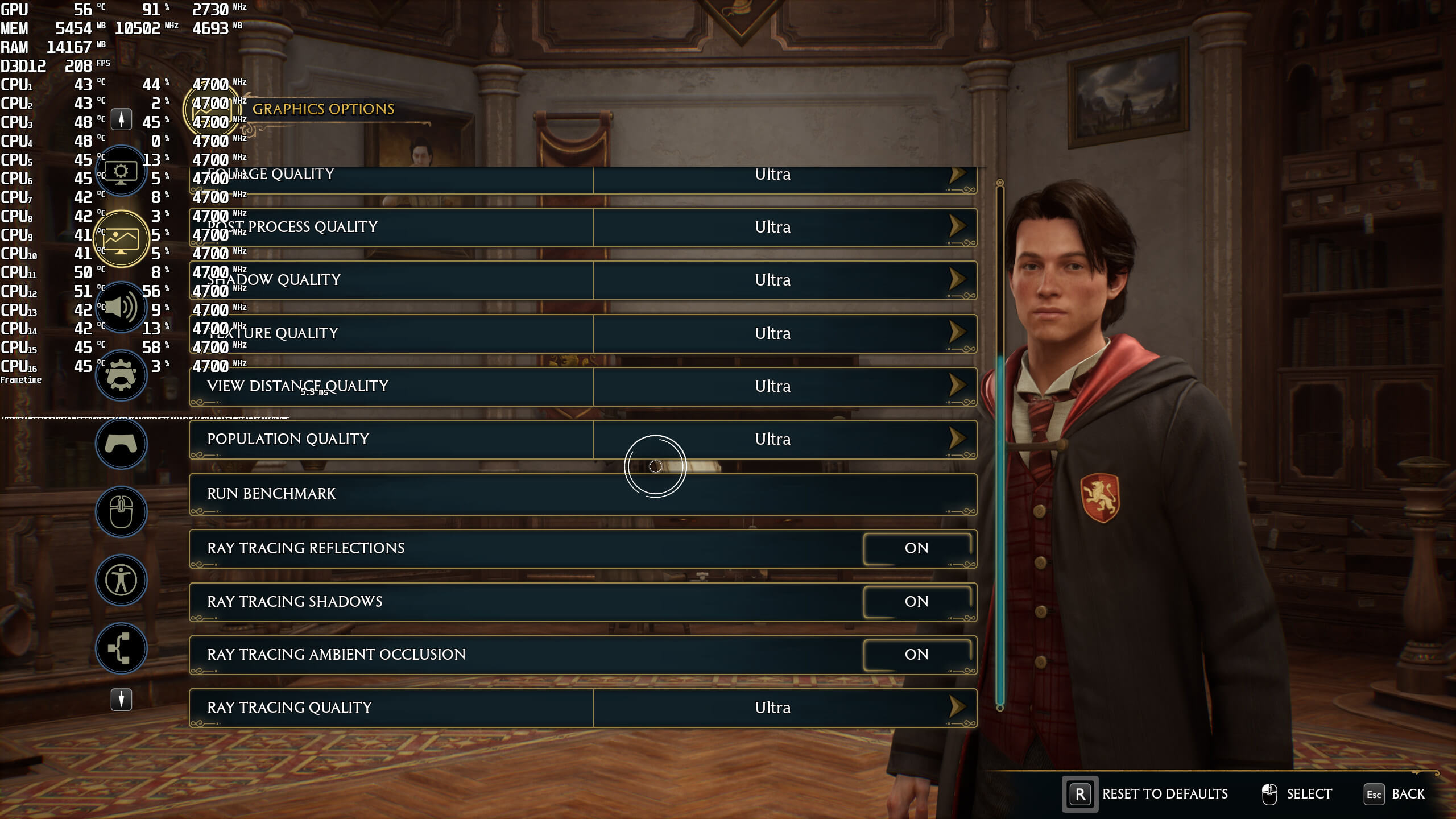
Task: Switch to the Gameplay gear-creature tab
Action: pyautogui.click(x=121, y=375)
